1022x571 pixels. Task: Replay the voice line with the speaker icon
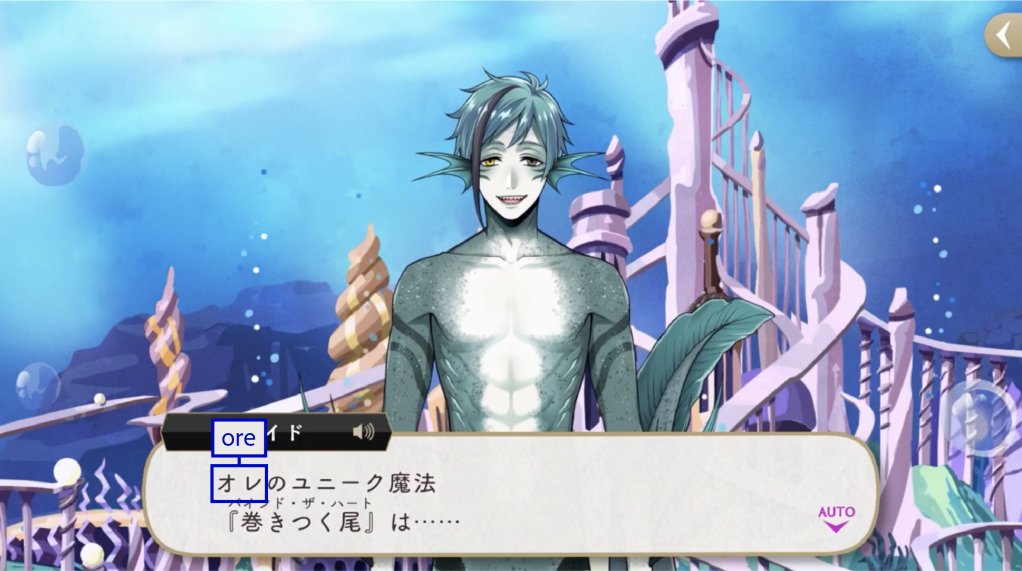tap(364, 432)
